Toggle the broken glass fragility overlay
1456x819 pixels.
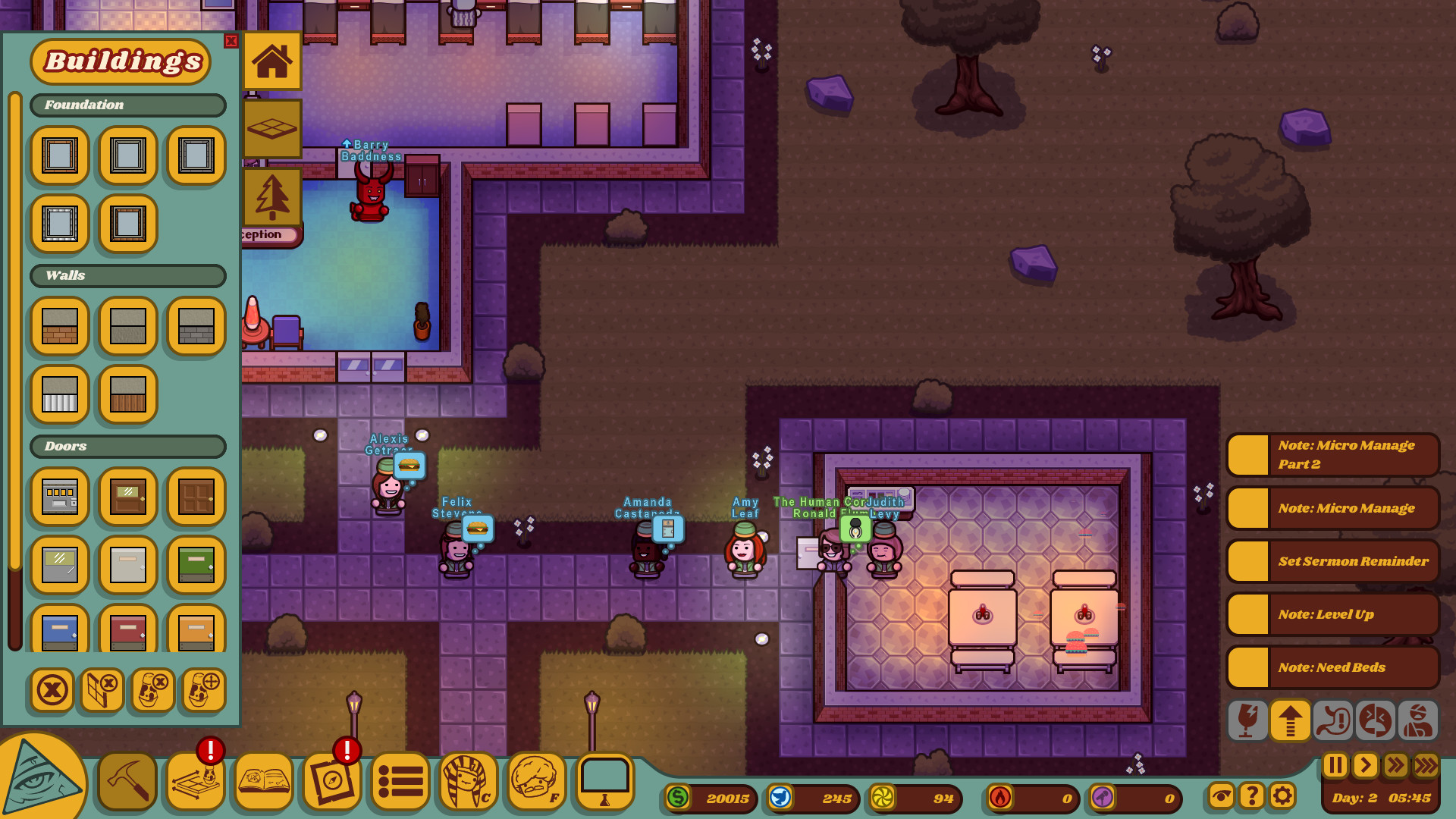click(1248, 720)
